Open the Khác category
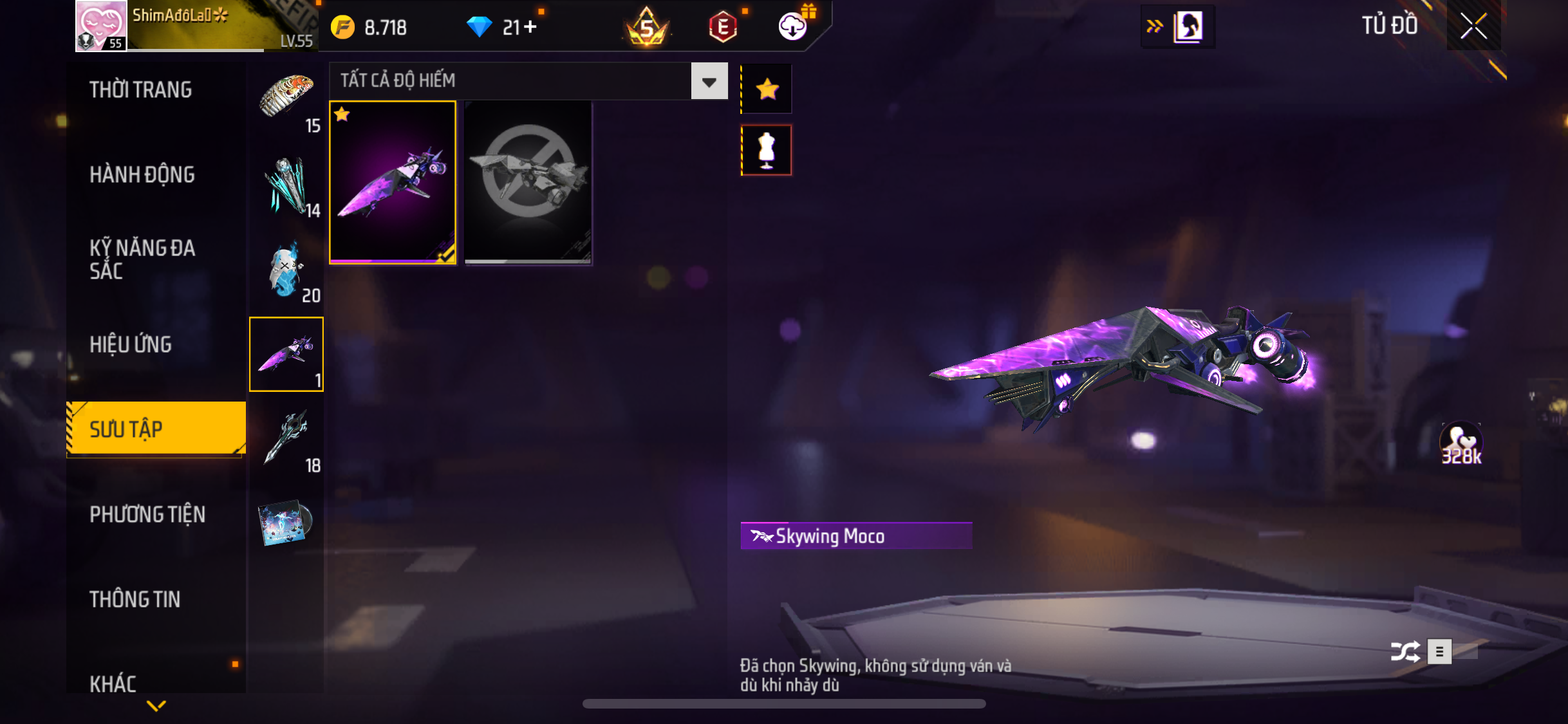 (113, 683)
